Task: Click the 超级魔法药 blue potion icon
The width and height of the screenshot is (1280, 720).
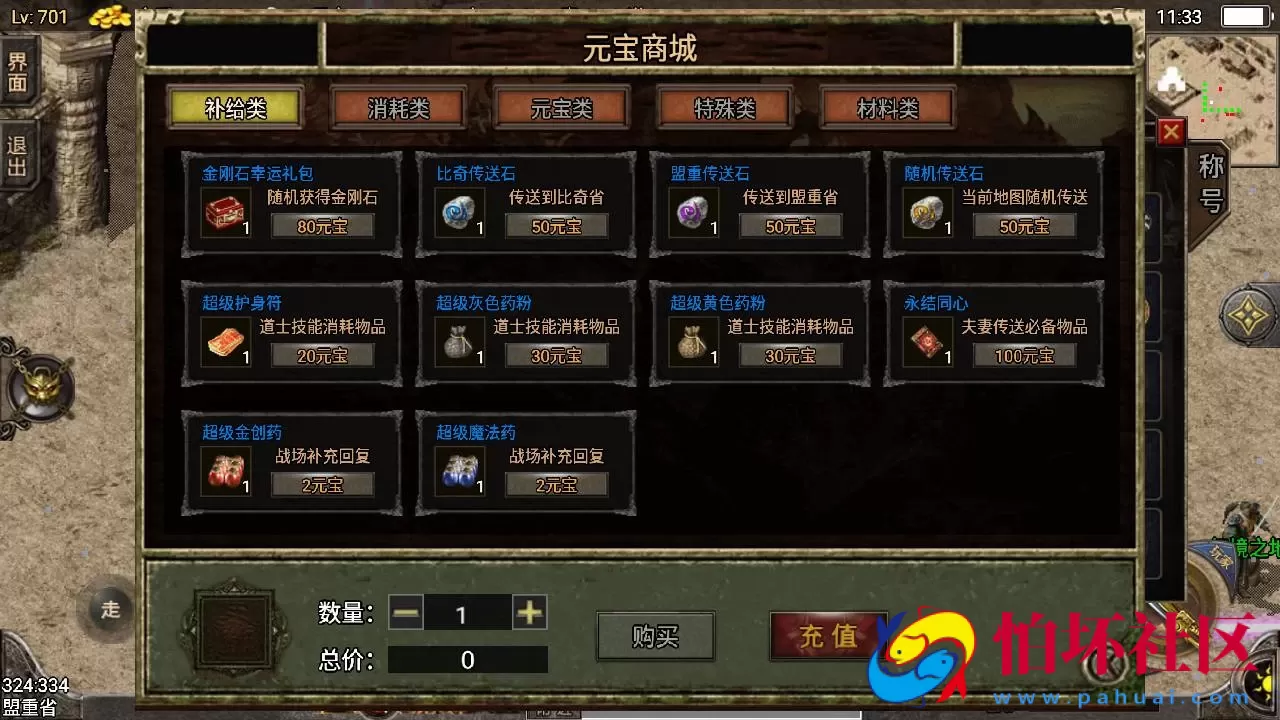Action: [458, 470]
